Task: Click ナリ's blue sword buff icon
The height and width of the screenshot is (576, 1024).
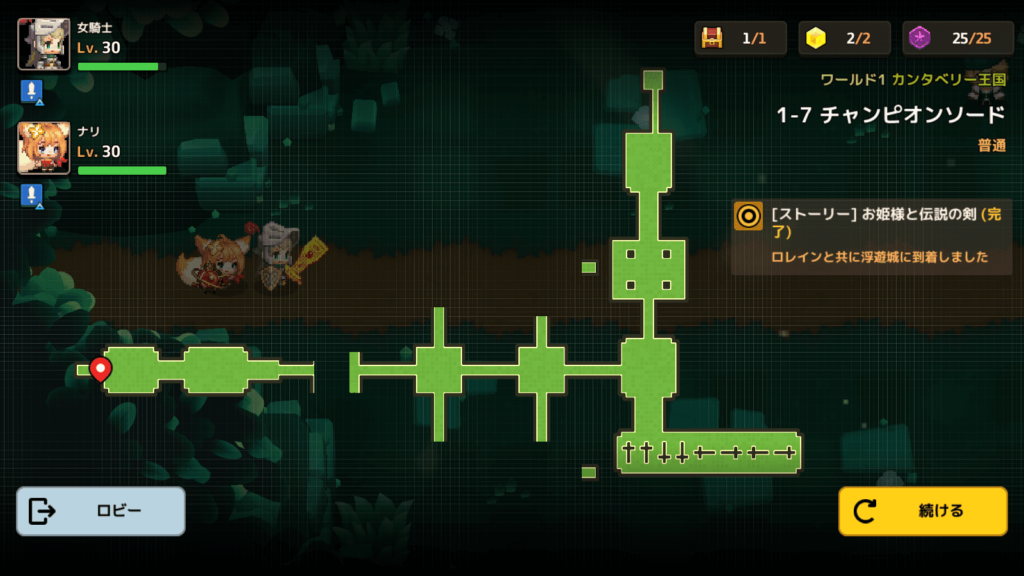Action: pos(31,195)
